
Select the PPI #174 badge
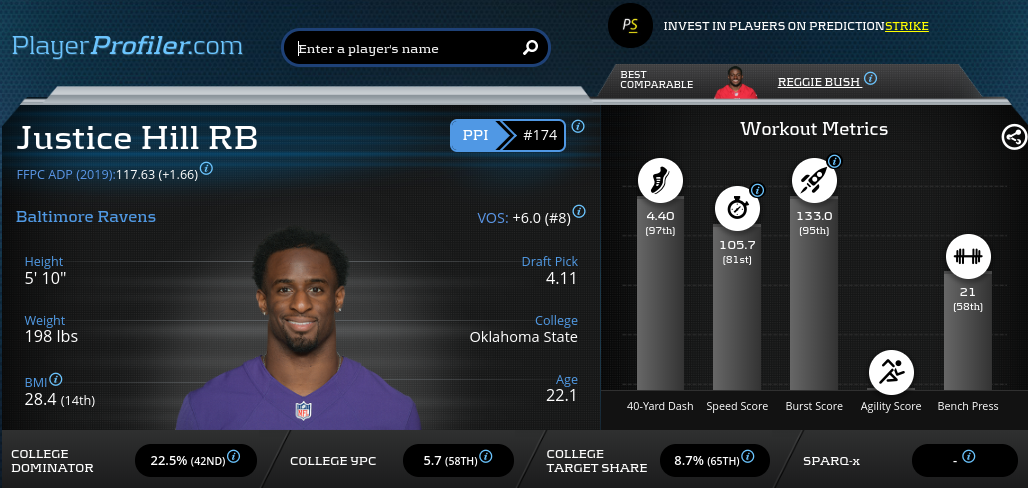[x=507, y=135]
